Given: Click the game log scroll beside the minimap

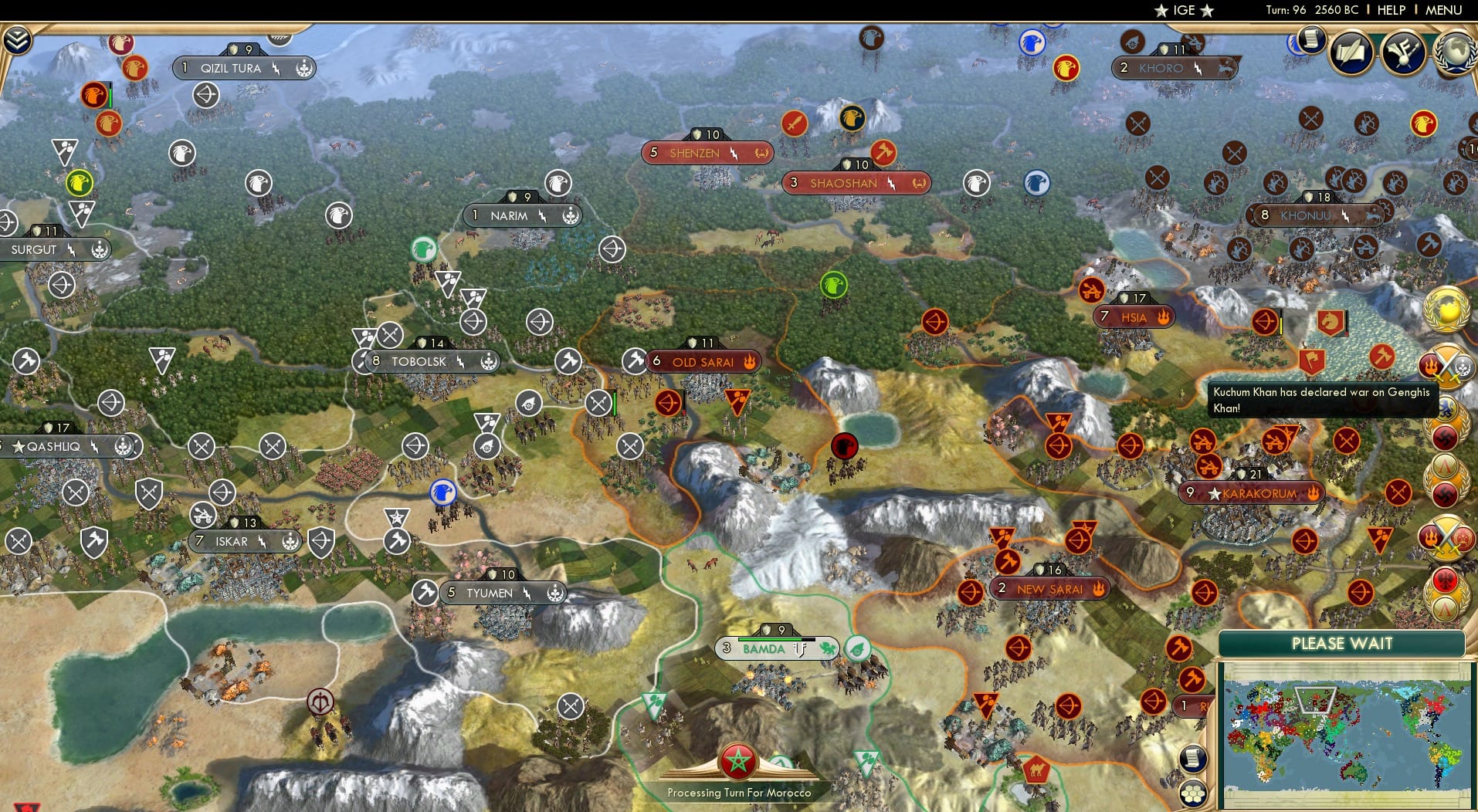Looking at the screenshot, I should pyautogui.click(x=1192, y=758).
